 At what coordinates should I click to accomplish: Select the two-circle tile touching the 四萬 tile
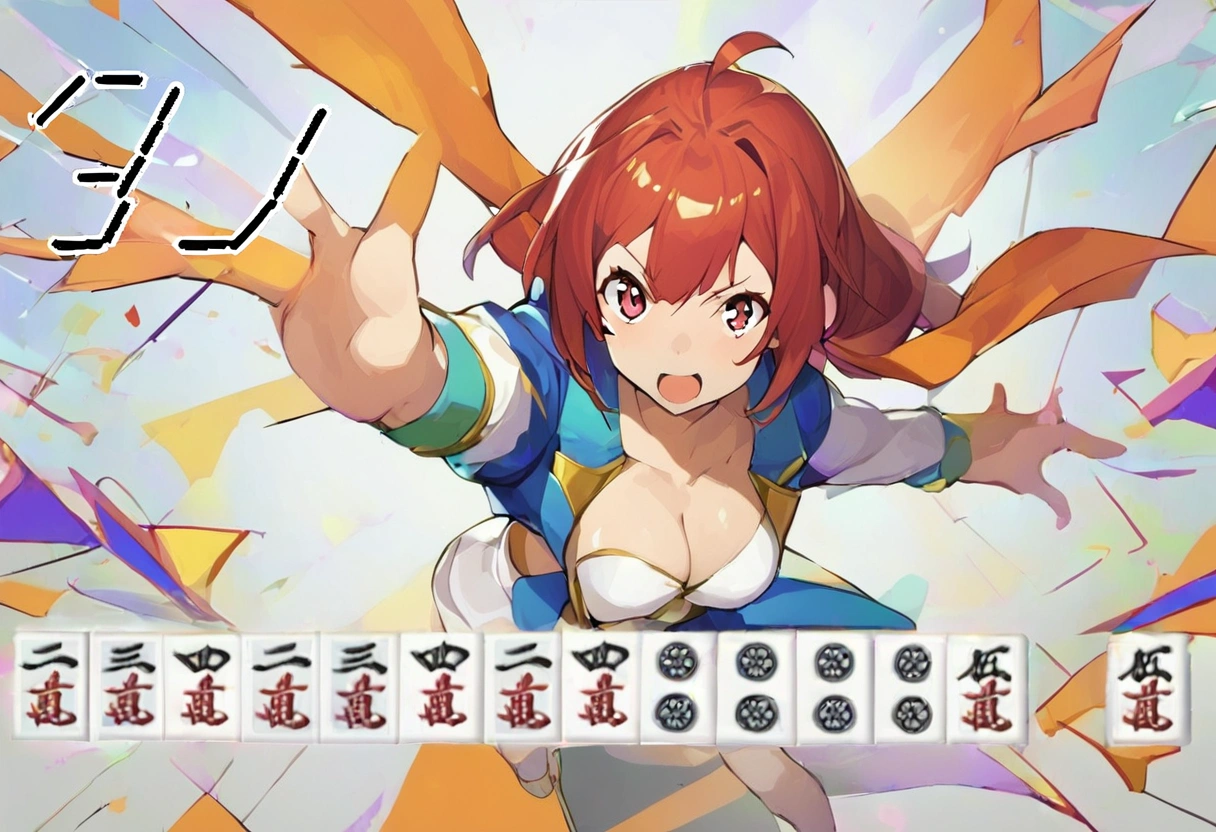pos(678,689)
